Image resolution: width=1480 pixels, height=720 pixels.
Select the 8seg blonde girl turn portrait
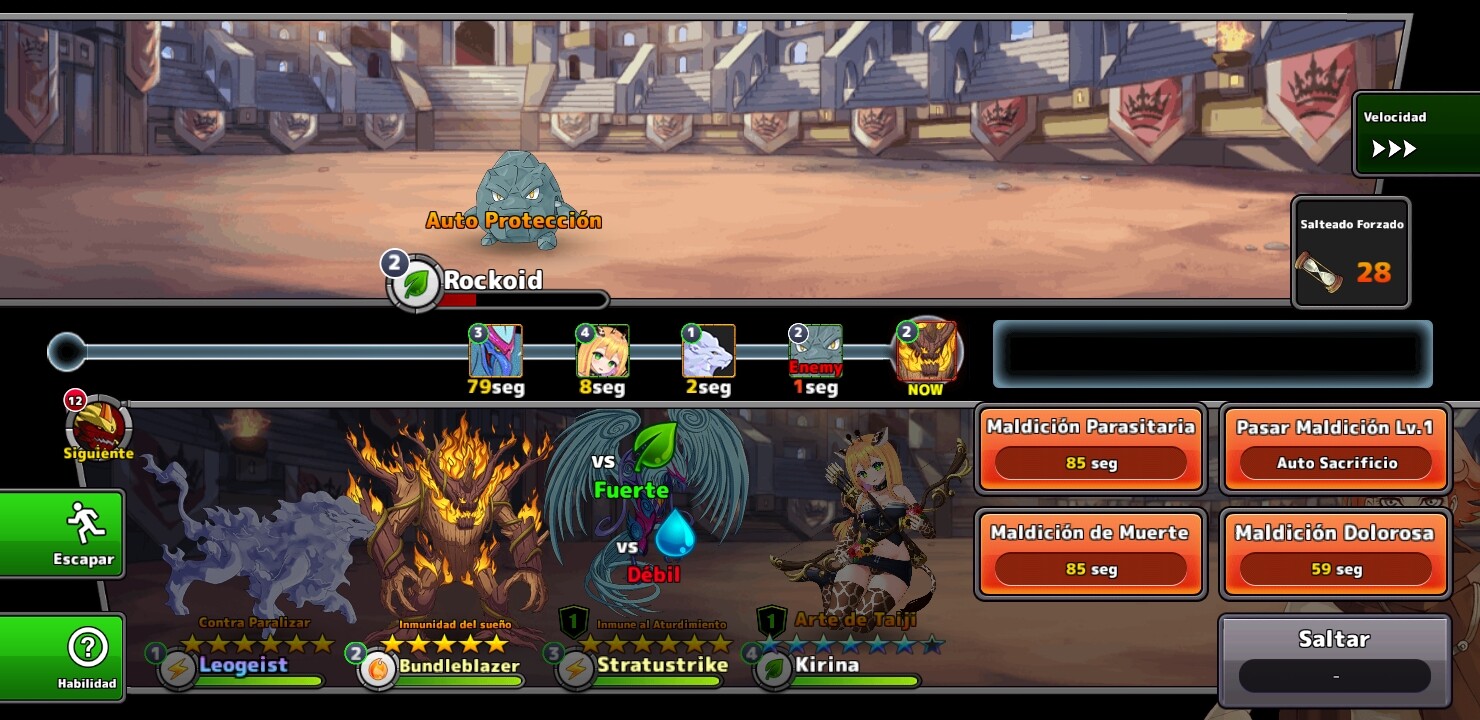603,351
